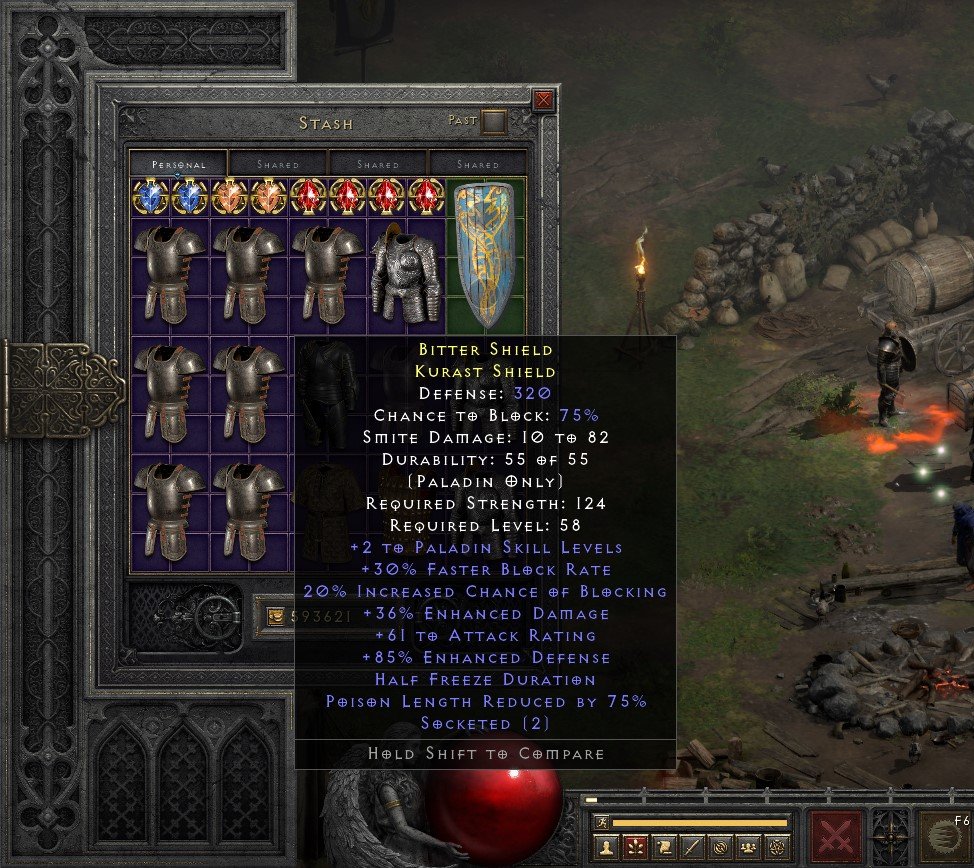
Task: Close the Stash window
Action: [x=543, y=100]
